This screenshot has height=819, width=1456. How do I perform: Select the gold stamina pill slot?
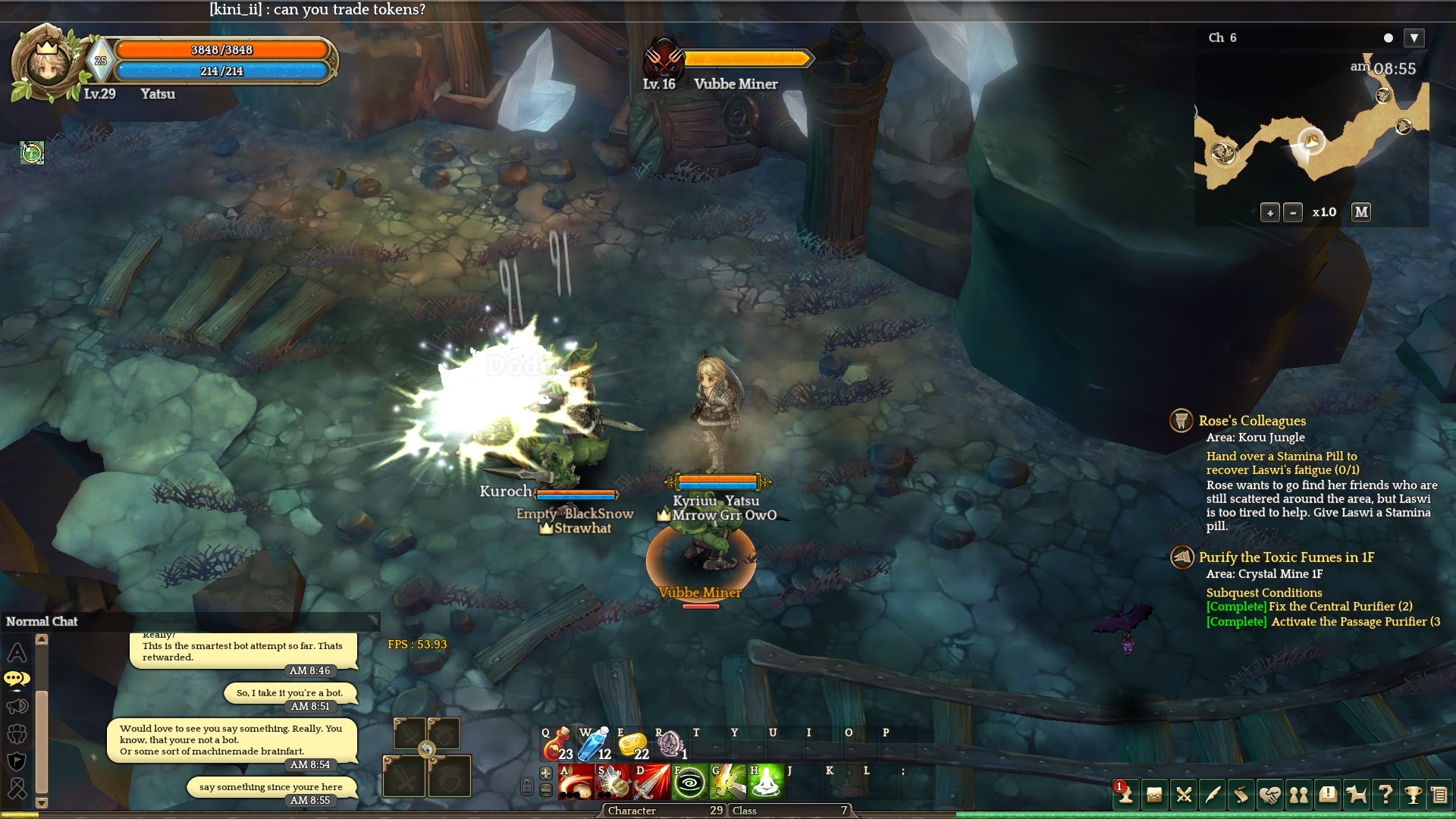click(632, 745)
